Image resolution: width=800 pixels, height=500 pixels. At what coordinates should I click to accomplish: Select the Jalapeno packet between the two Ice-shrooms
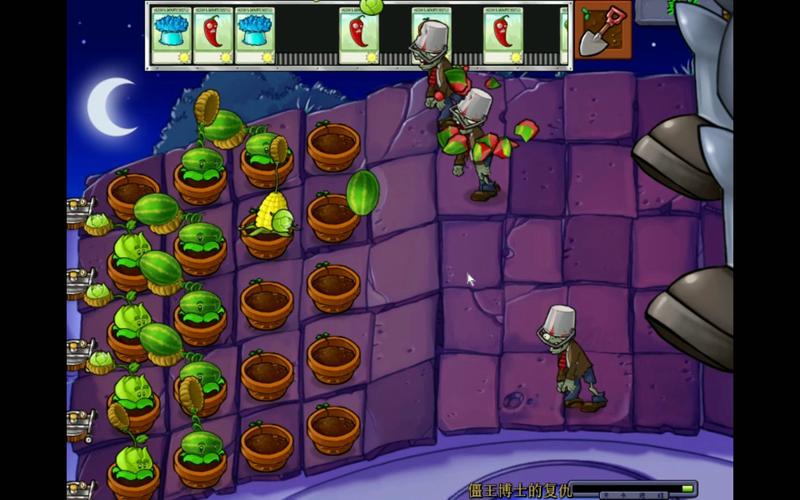click(x=213, y=35)
